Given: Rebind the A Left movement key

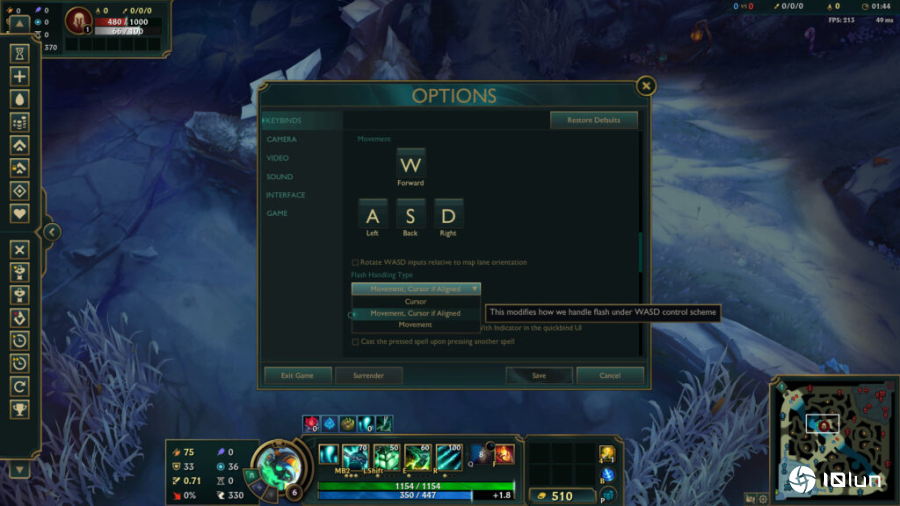Looking at the screenshot, I should [373, 214].
